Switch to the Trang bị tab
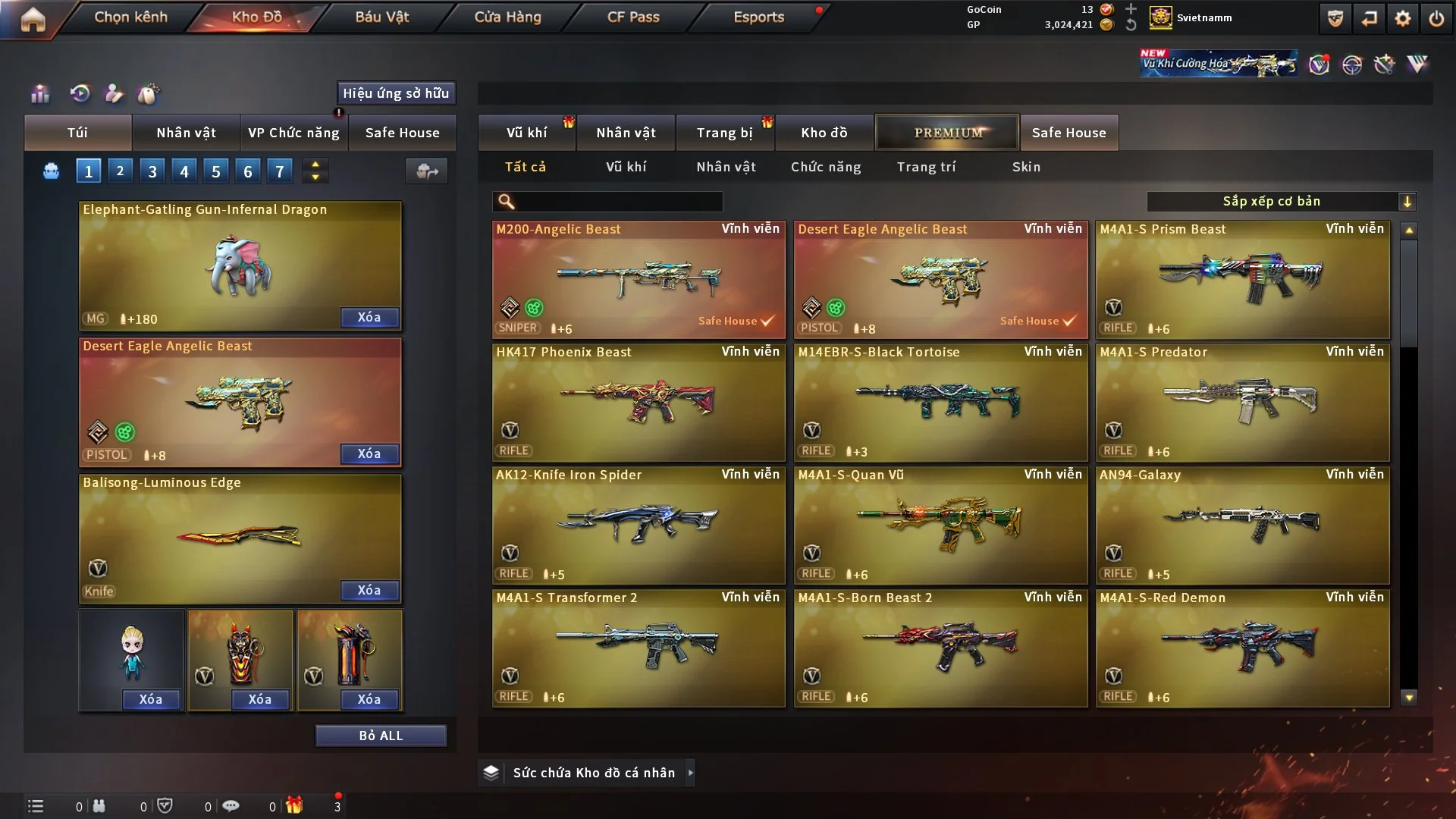This screenshot has width=1456, height=819. [x=724, y=133]
